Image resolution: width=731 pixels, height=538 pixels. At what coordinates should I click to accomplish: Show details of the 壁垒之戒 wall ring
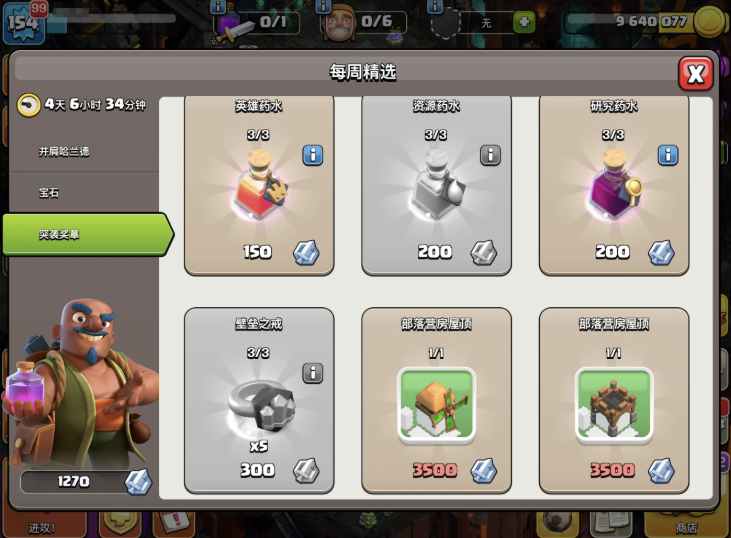tap(313, 373)
